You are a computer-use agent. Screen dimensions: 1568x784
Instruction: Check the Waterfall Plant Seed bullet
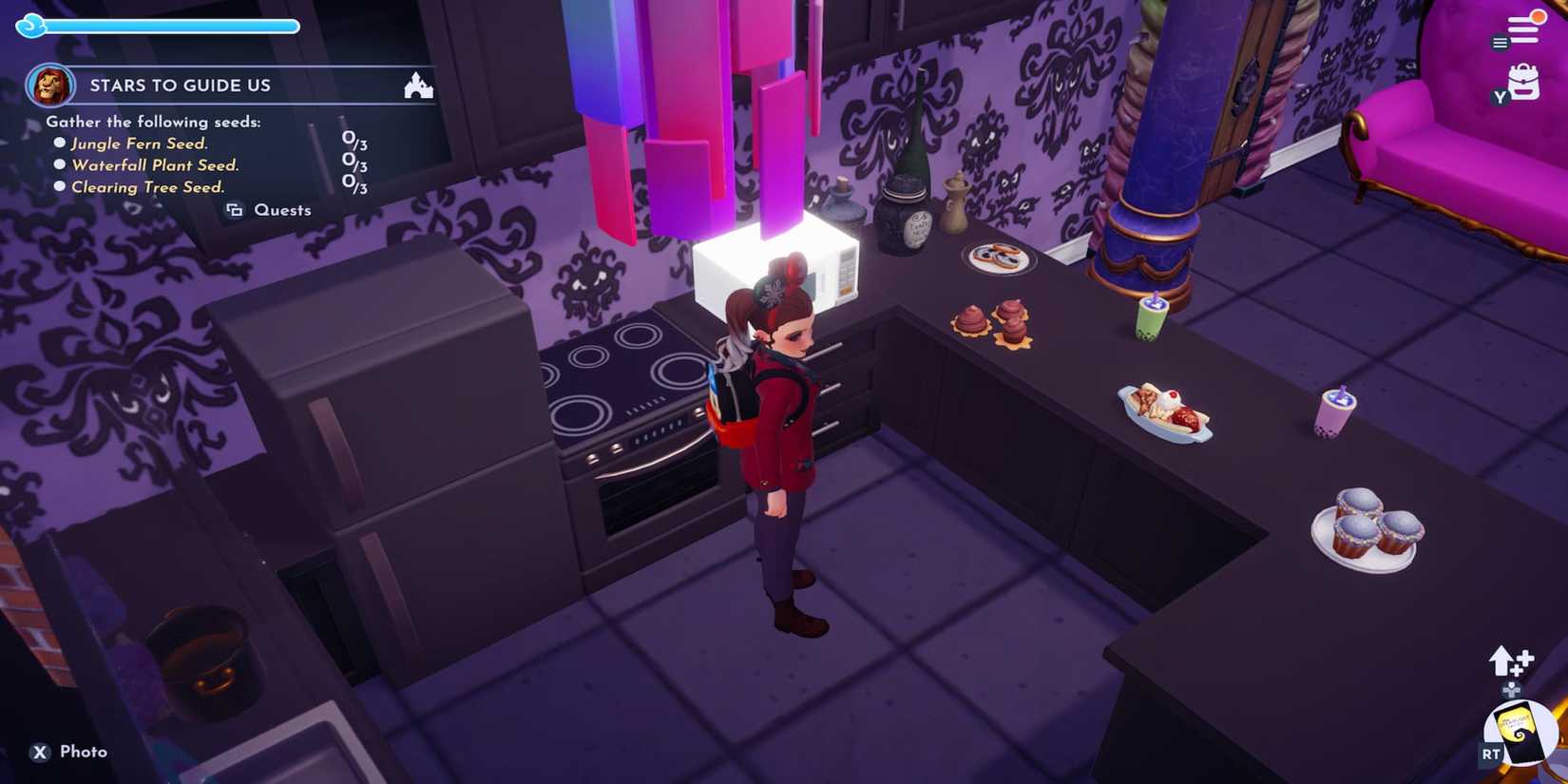tap(61, 164)
